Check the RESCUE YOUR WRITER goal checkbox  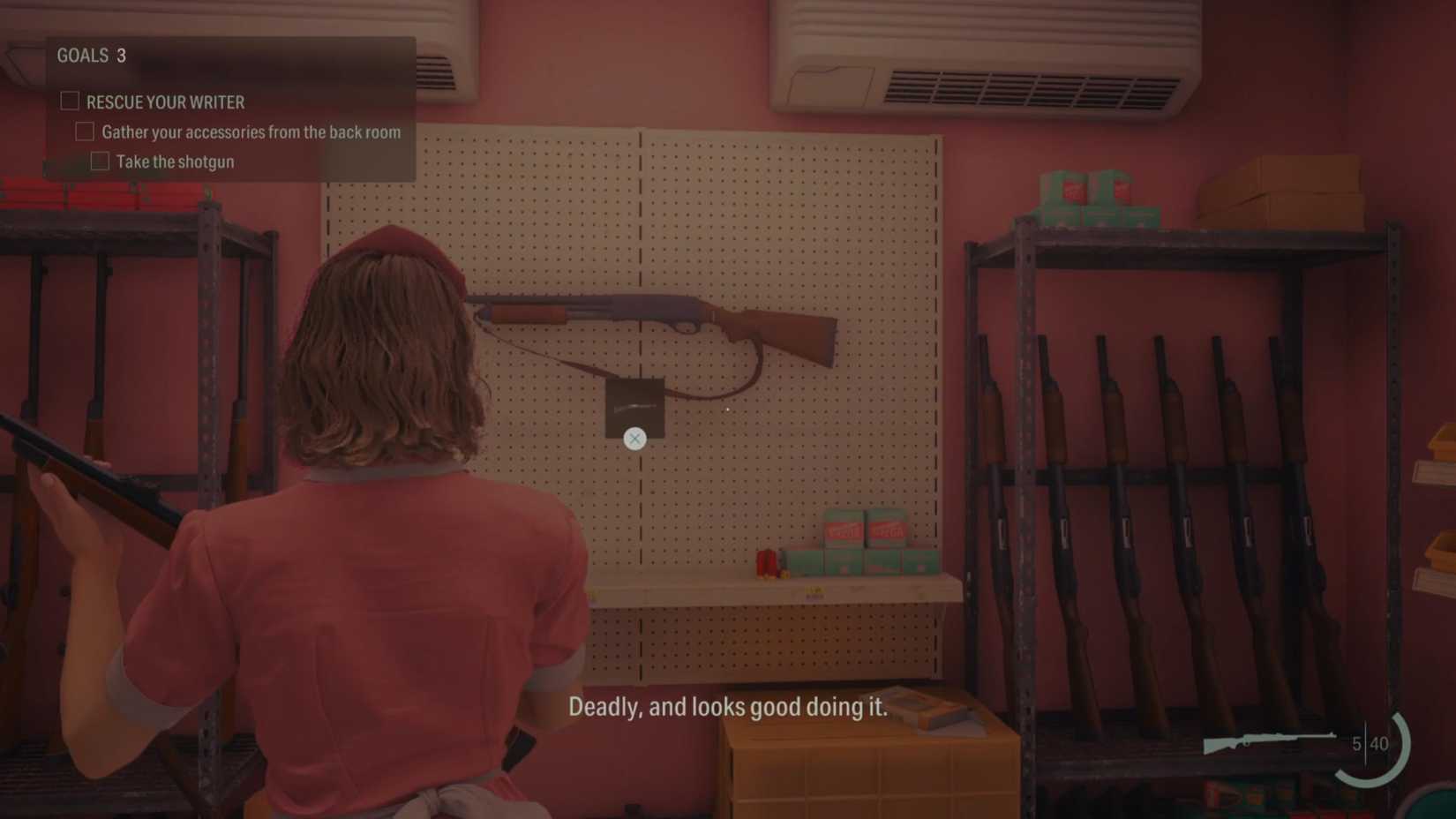click(68, 101)
